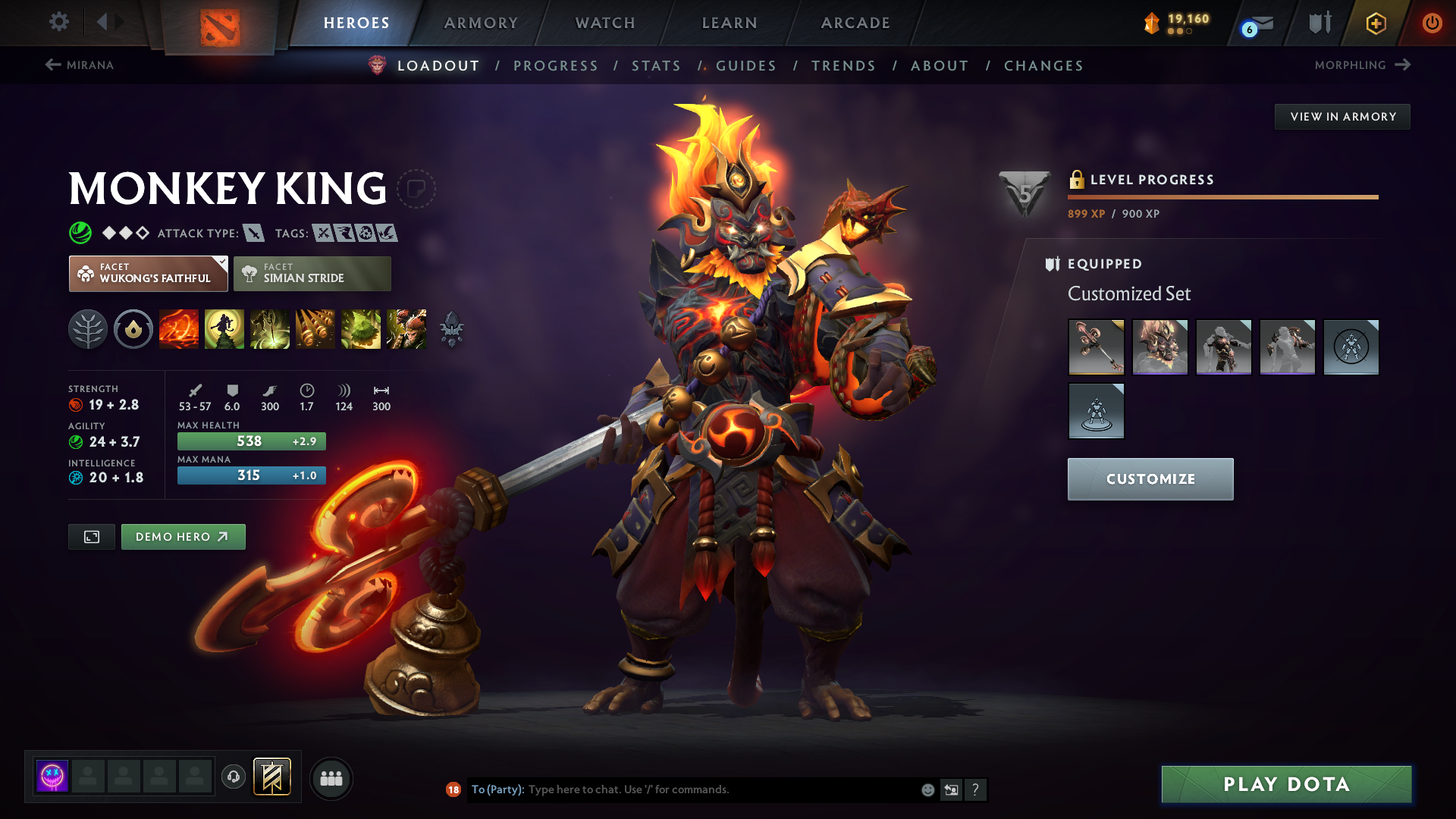Select the Simian Stride facet
Viewport: 1456px width, 819px height.
coord(312,273)
